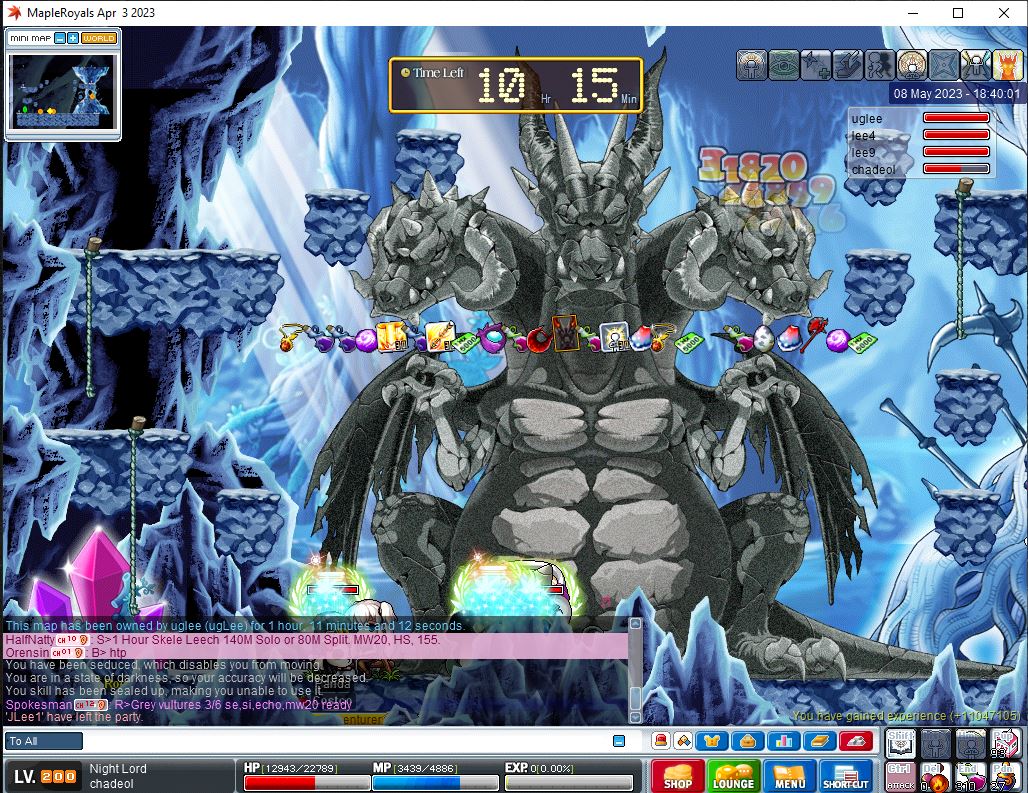
Task: Select the Ctrl Attack quickslot
Action: click(899, 776)
